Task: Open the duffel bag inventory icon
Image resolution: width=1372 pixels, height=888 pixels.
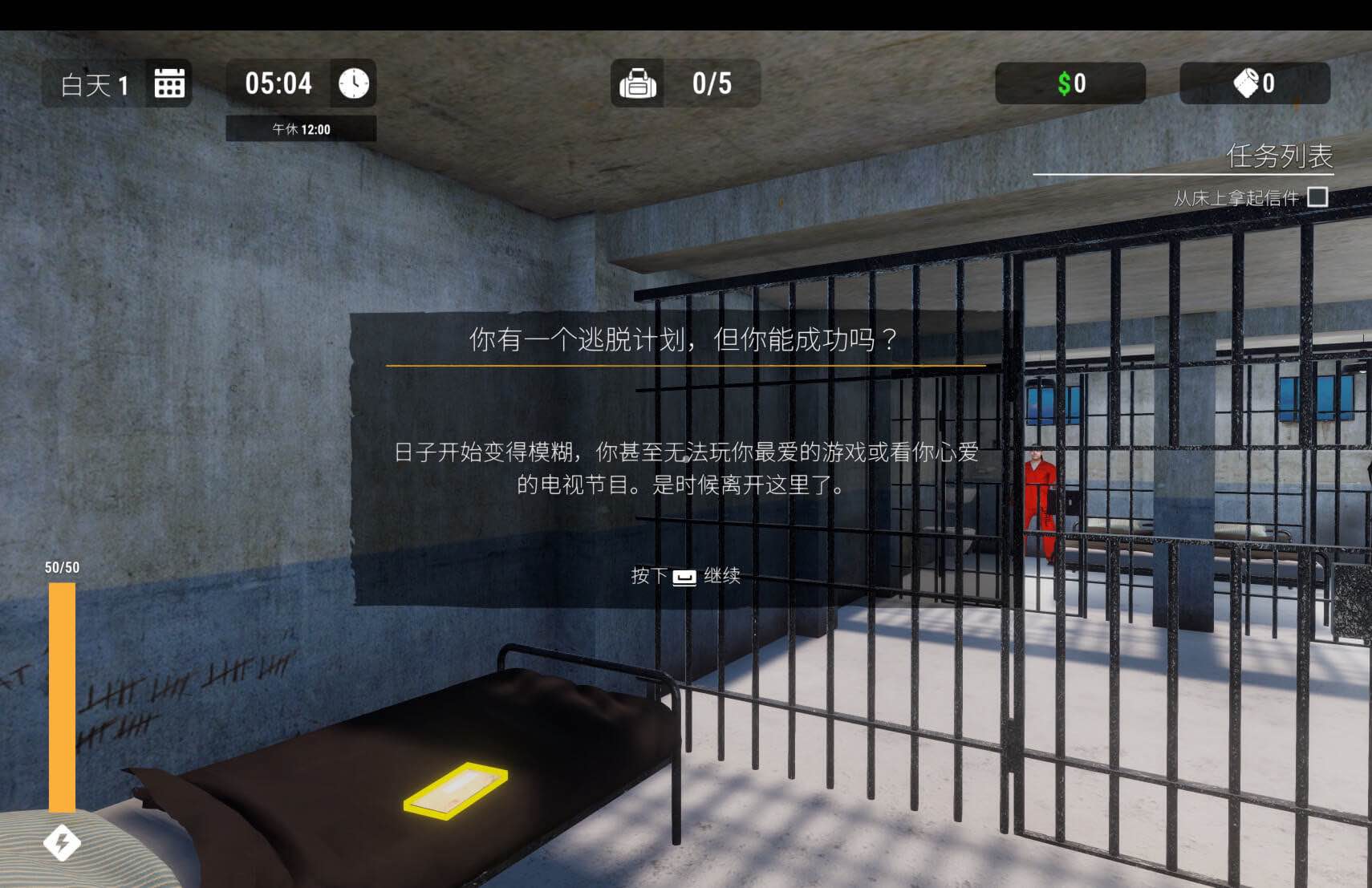Action: pos(638,83)
